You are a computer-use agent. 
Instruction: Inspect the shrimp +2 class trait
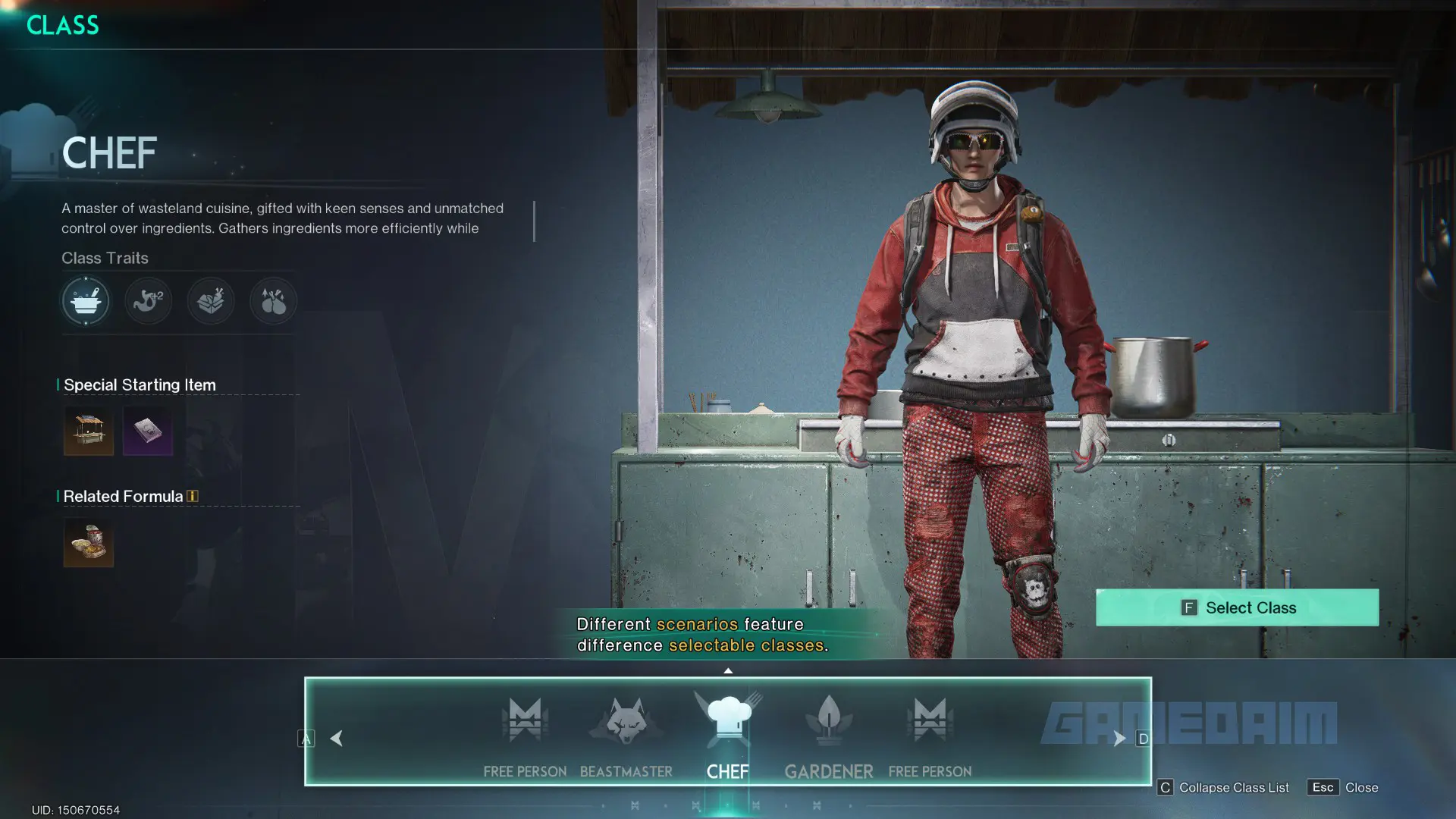[x=148, y=301]
